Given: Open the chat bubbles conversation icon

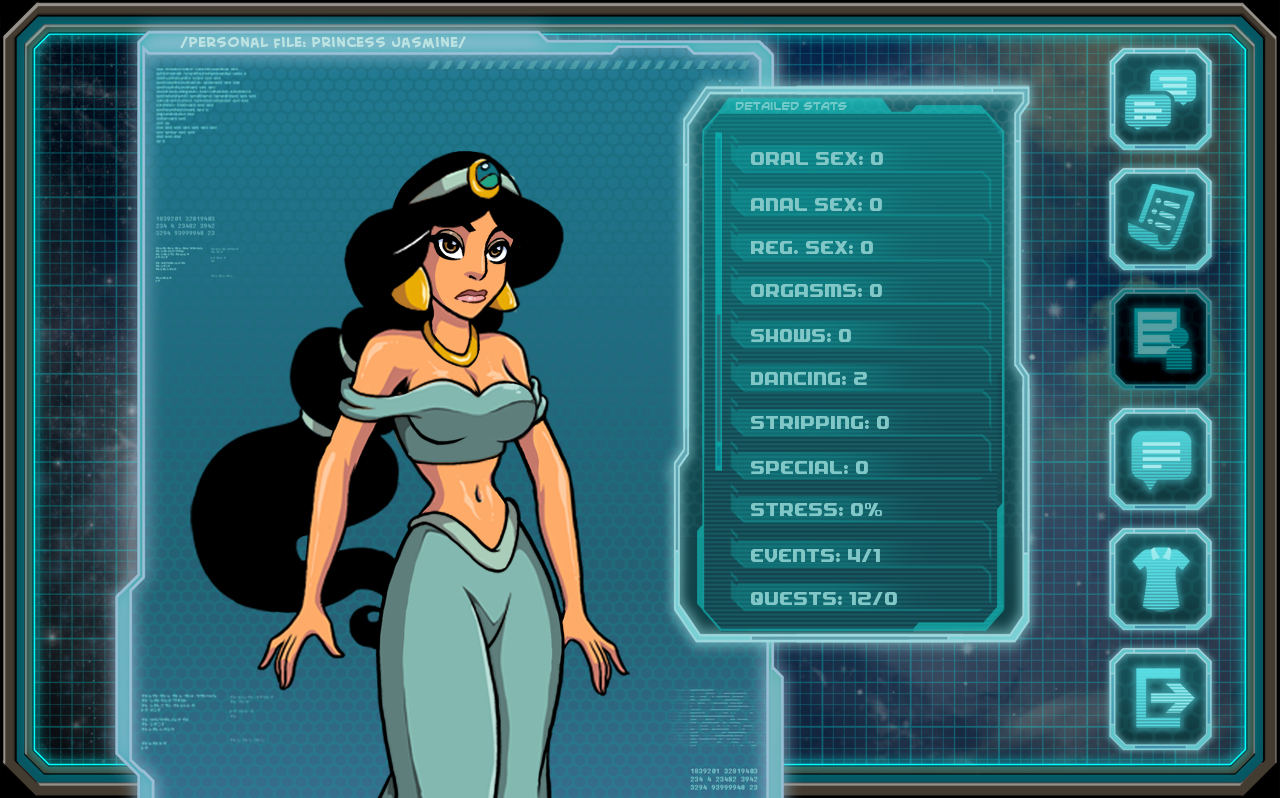Looking at the screenshot, I should click(x=1160, y=99).
